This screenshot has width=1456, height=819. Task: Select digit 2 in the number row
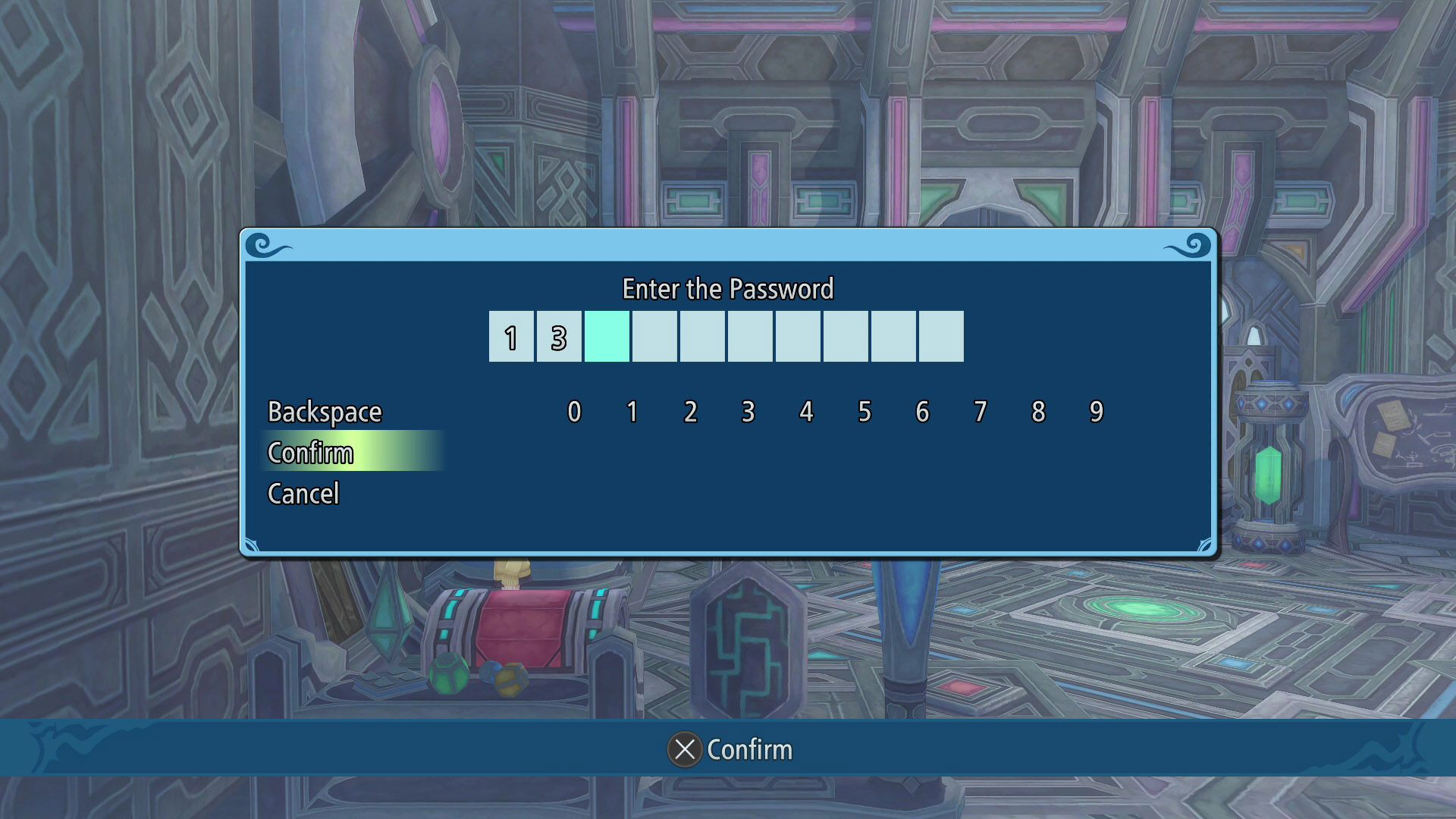pyautogui.click(x=690, y=412)
